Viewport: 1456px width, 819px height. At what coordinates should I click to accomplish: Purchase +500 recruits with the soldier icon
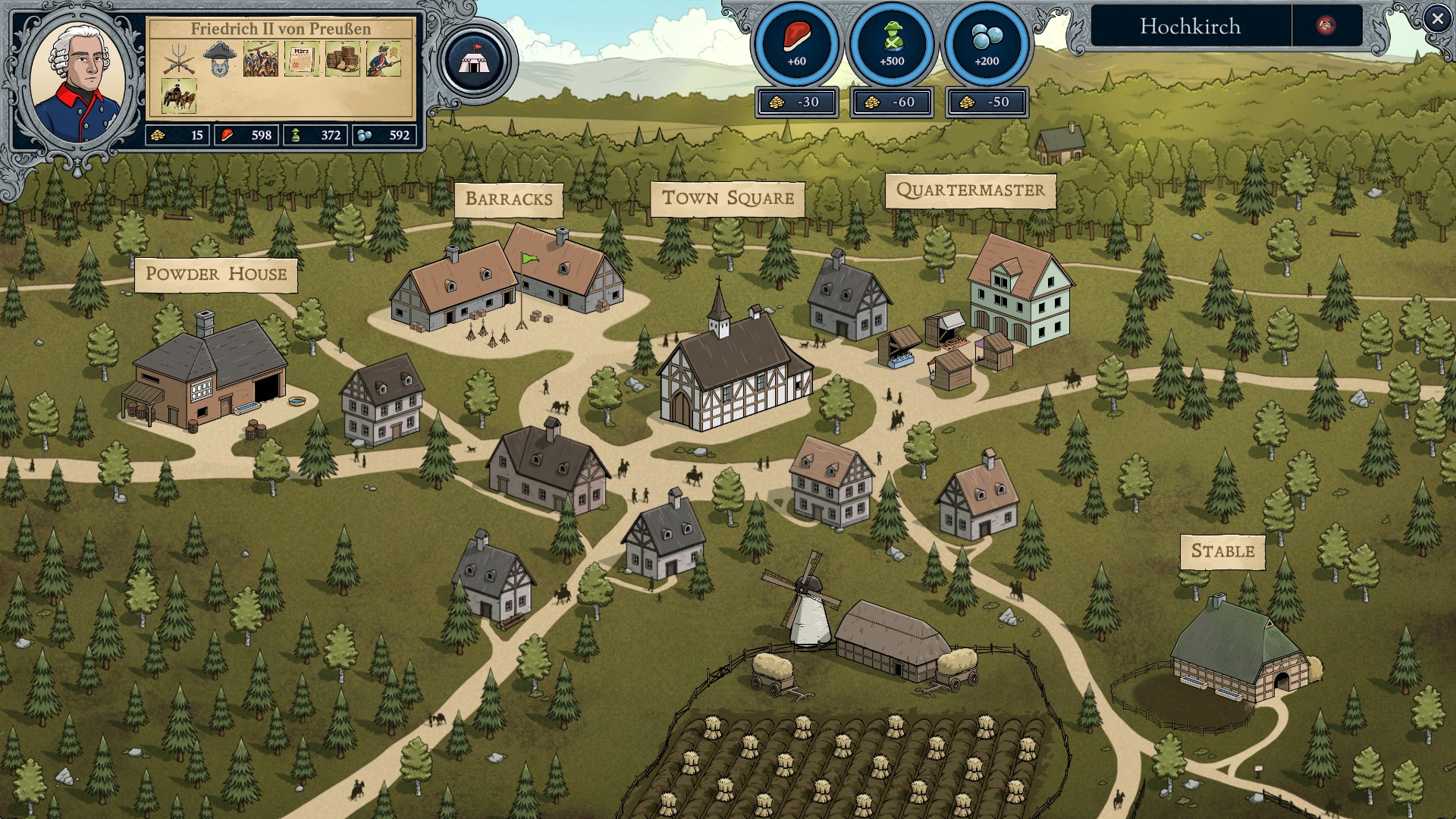[892, 45]
